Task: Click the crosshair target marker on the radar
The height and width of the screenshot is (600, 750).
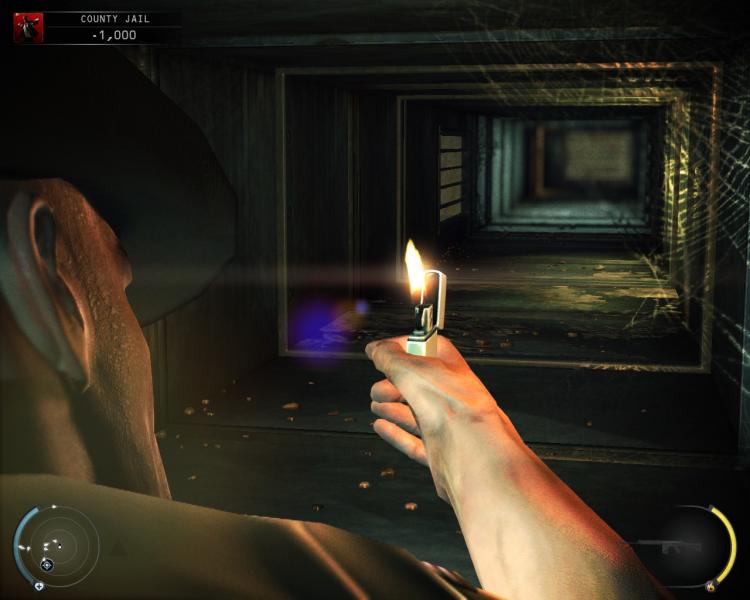Action: (46, 565)
